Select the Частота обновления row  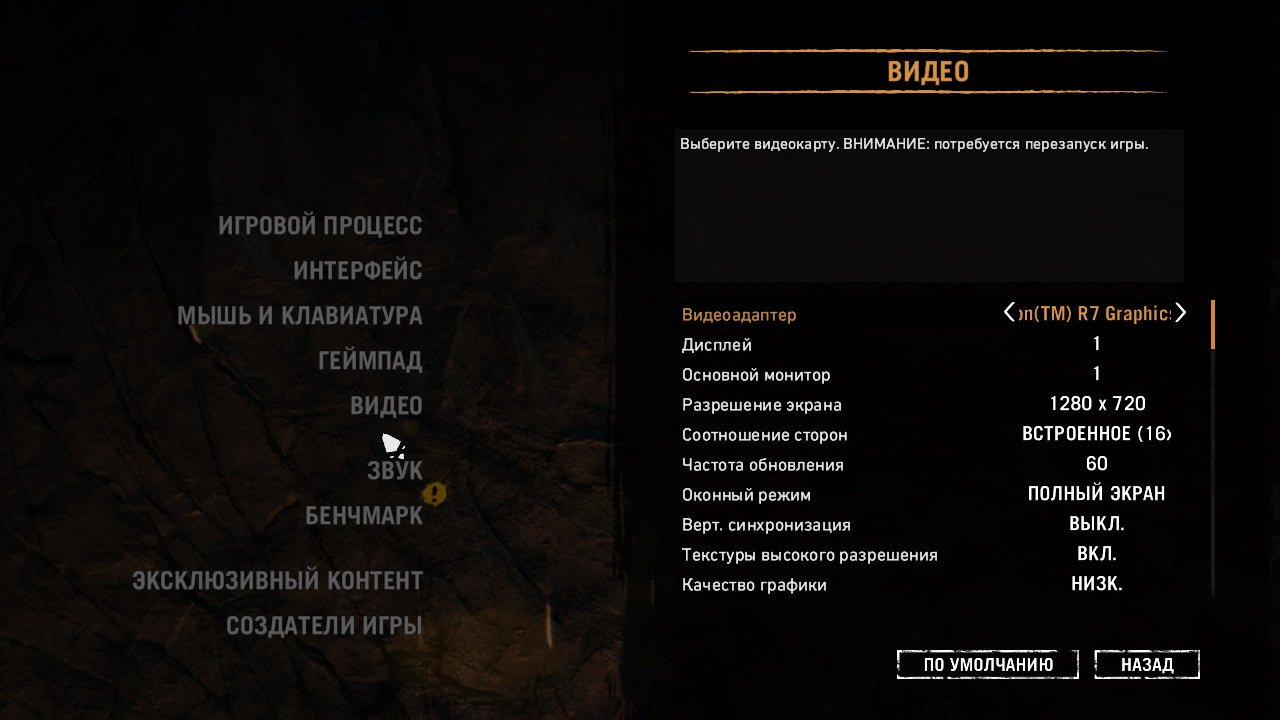[763, 465]
